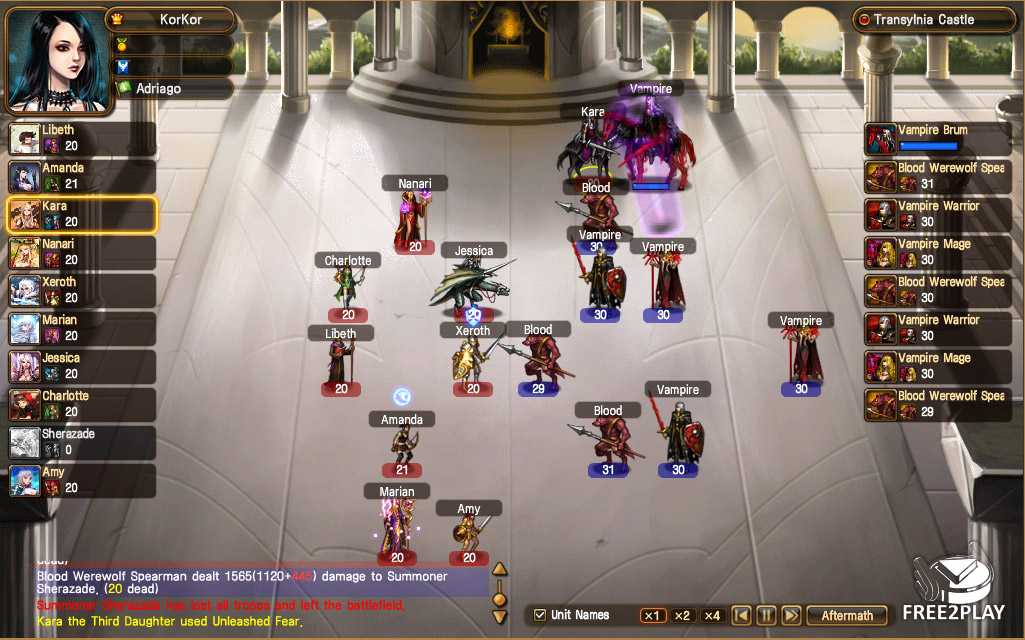The image size is (1025, 640).
Task: Choose x4 battle playback speed
Action: tap(712, 615)
